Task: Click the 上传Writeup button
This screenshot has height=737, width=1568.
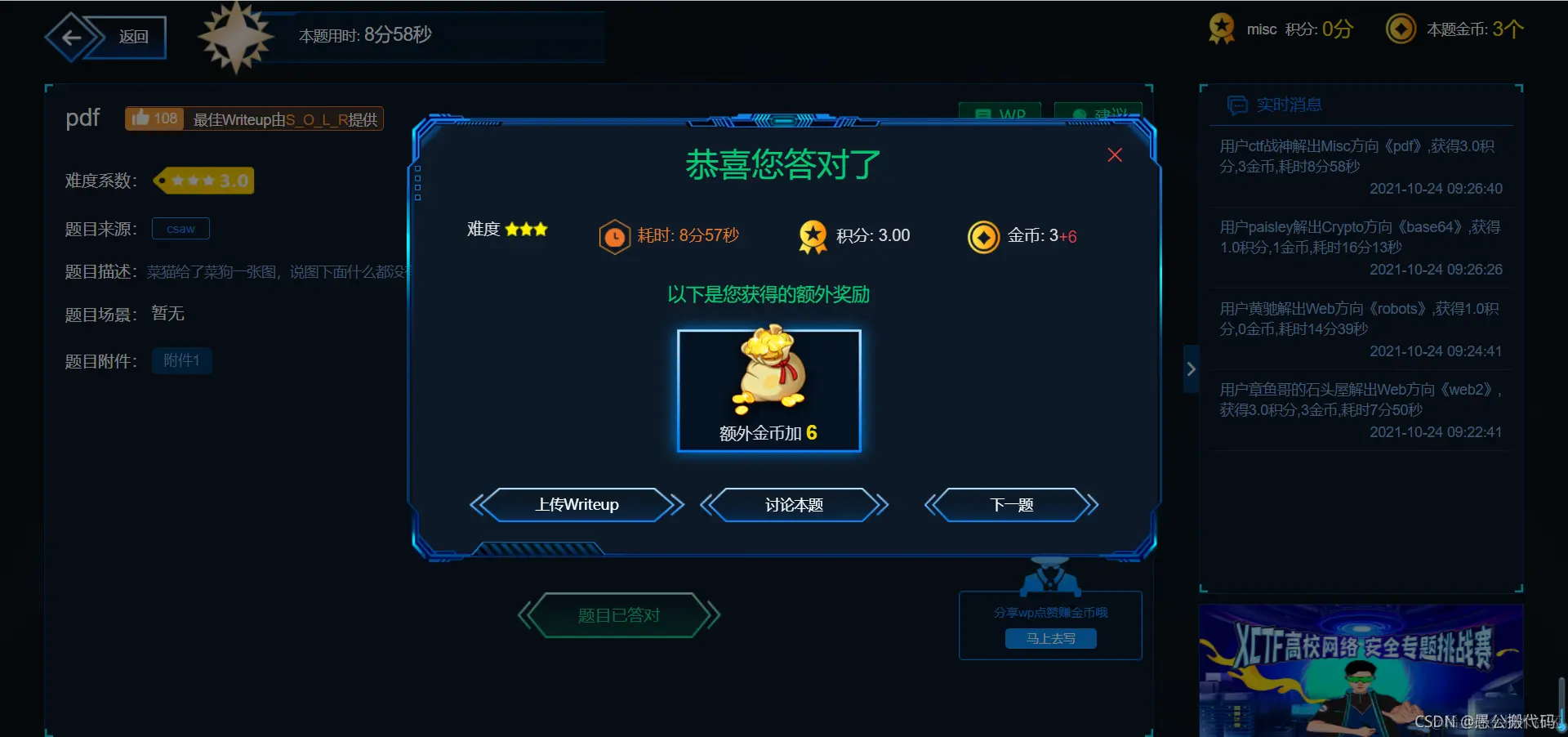Action: pos(577,505)
